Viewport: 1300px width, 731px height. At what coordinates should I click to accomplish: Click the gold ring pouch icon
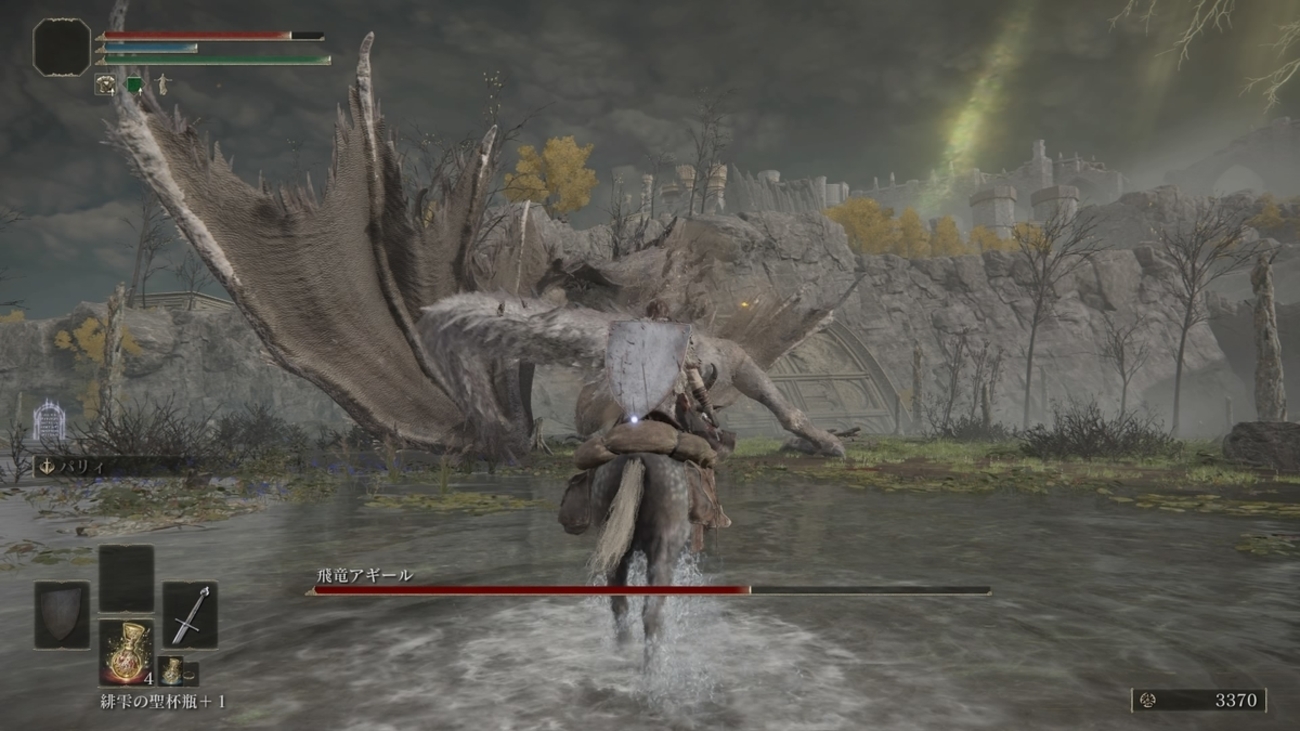190,672
